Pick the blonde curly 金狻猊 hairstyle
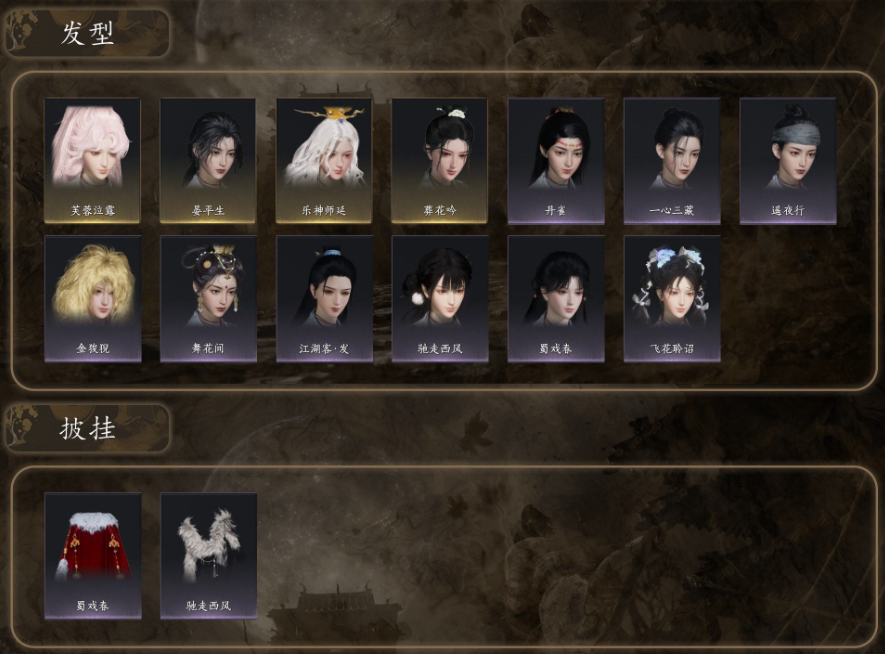 click(x=92, y=297)
